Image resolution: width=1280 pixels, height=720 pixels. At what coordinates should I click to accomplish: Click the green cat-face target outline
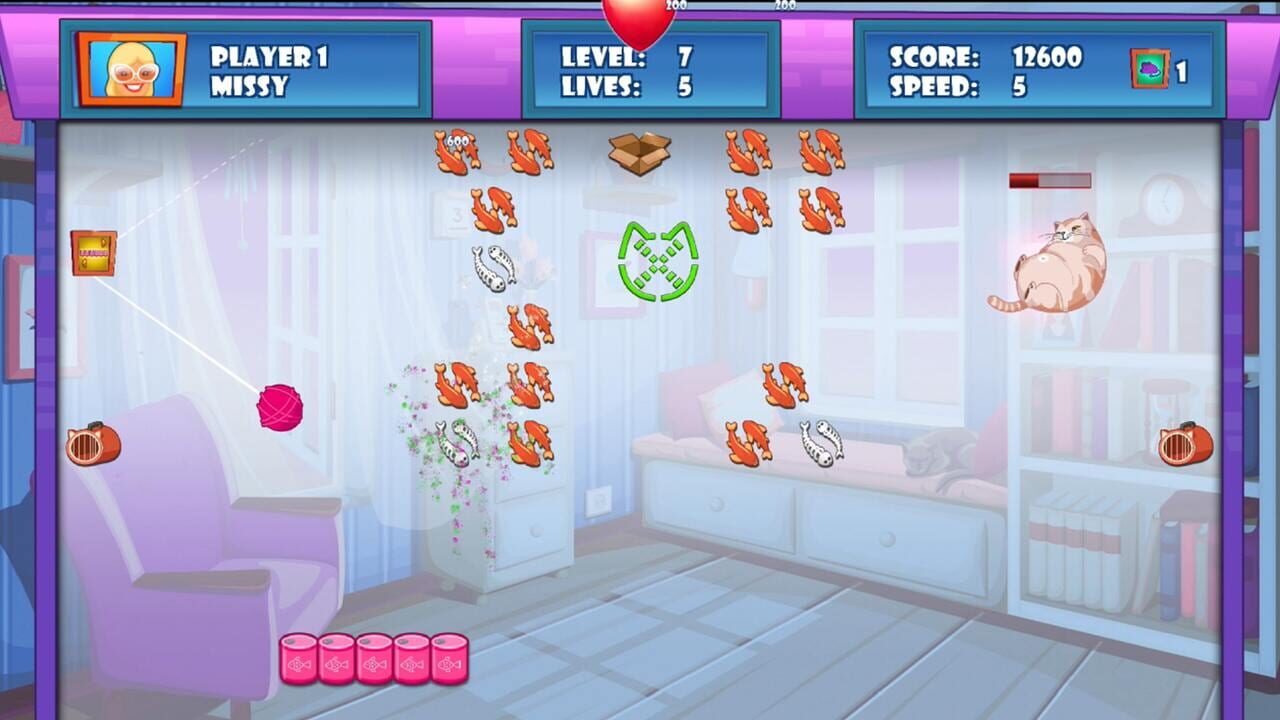click(657, 263)
